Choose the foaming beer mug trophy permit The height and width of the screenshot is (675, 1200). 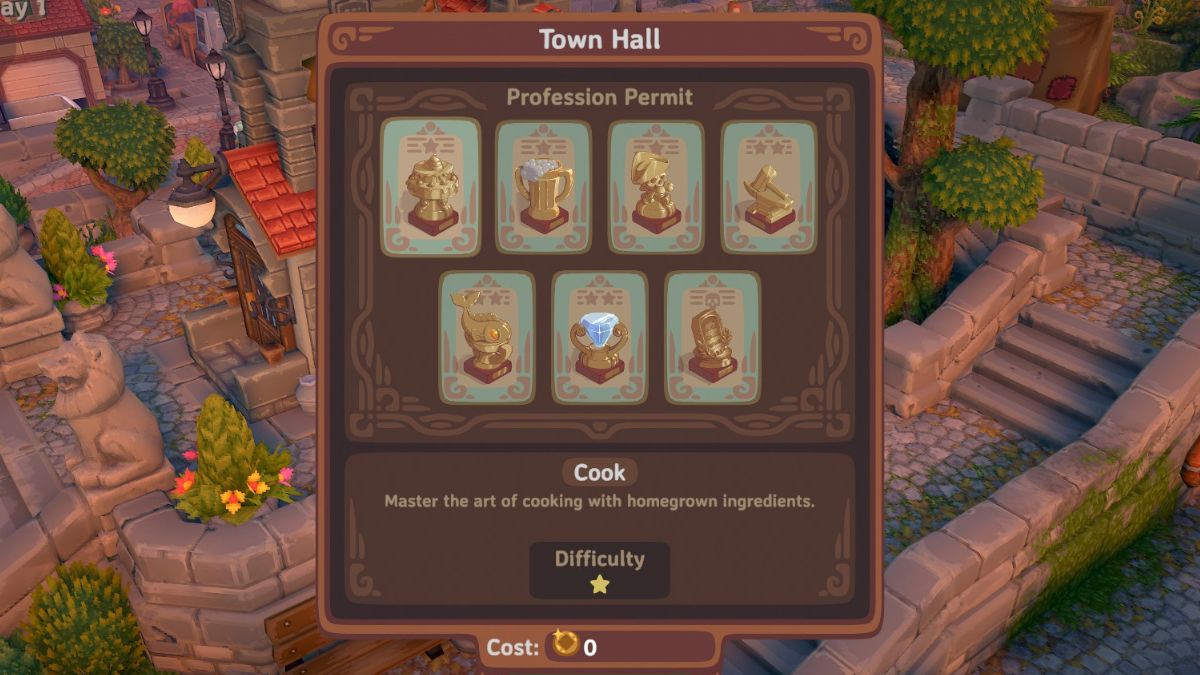click(x=544, y=187)
